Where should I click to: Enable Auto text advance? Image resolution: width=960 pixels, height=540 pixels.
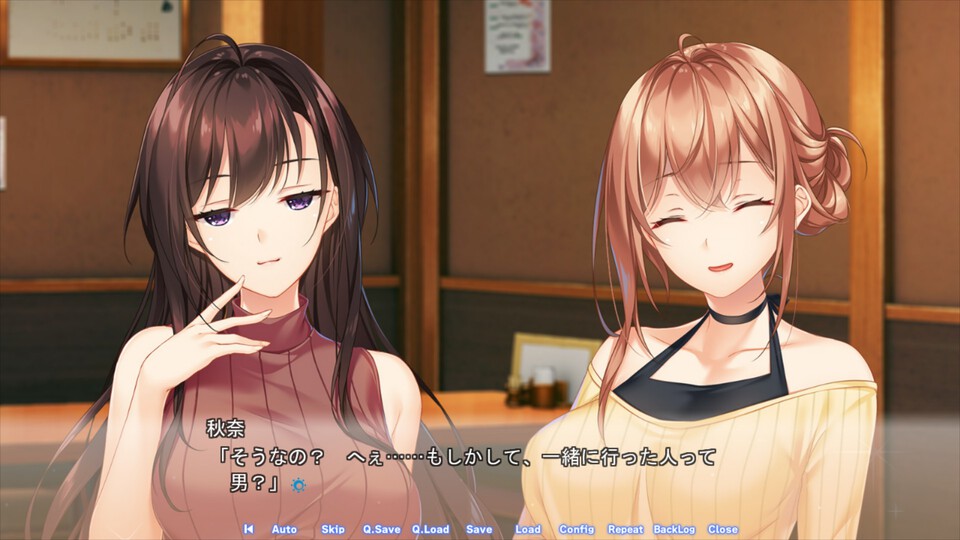point(284,529)
